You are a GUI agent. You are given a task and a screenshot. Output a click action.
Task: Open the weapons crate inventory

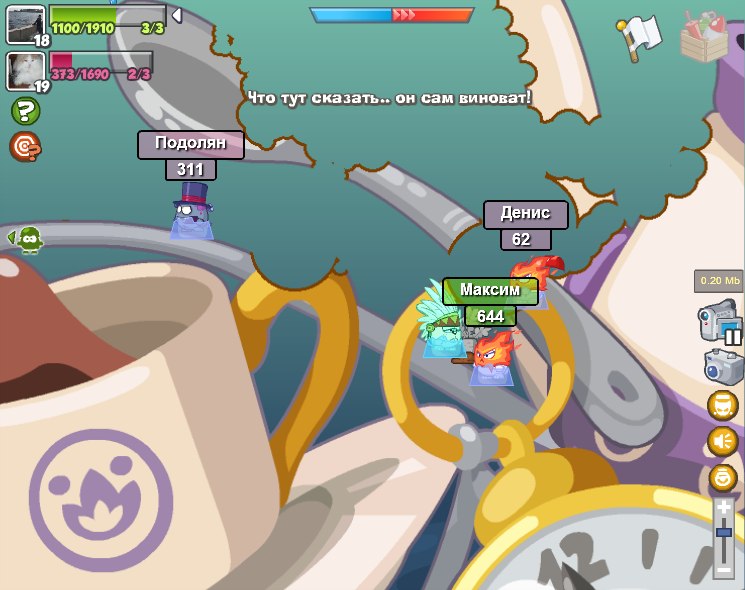704,36
